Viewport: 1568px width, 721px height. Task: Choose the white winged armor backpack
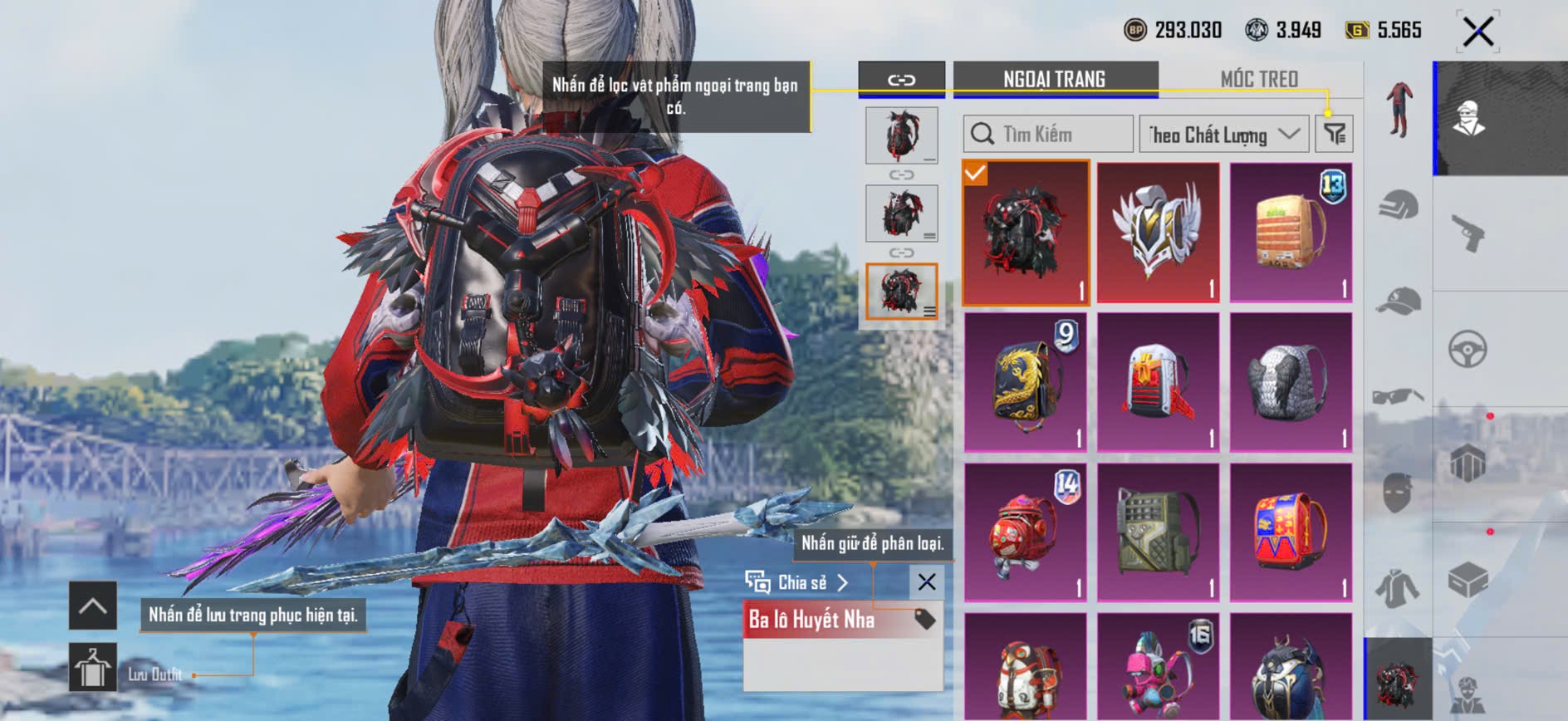[x=1159, y=232]
